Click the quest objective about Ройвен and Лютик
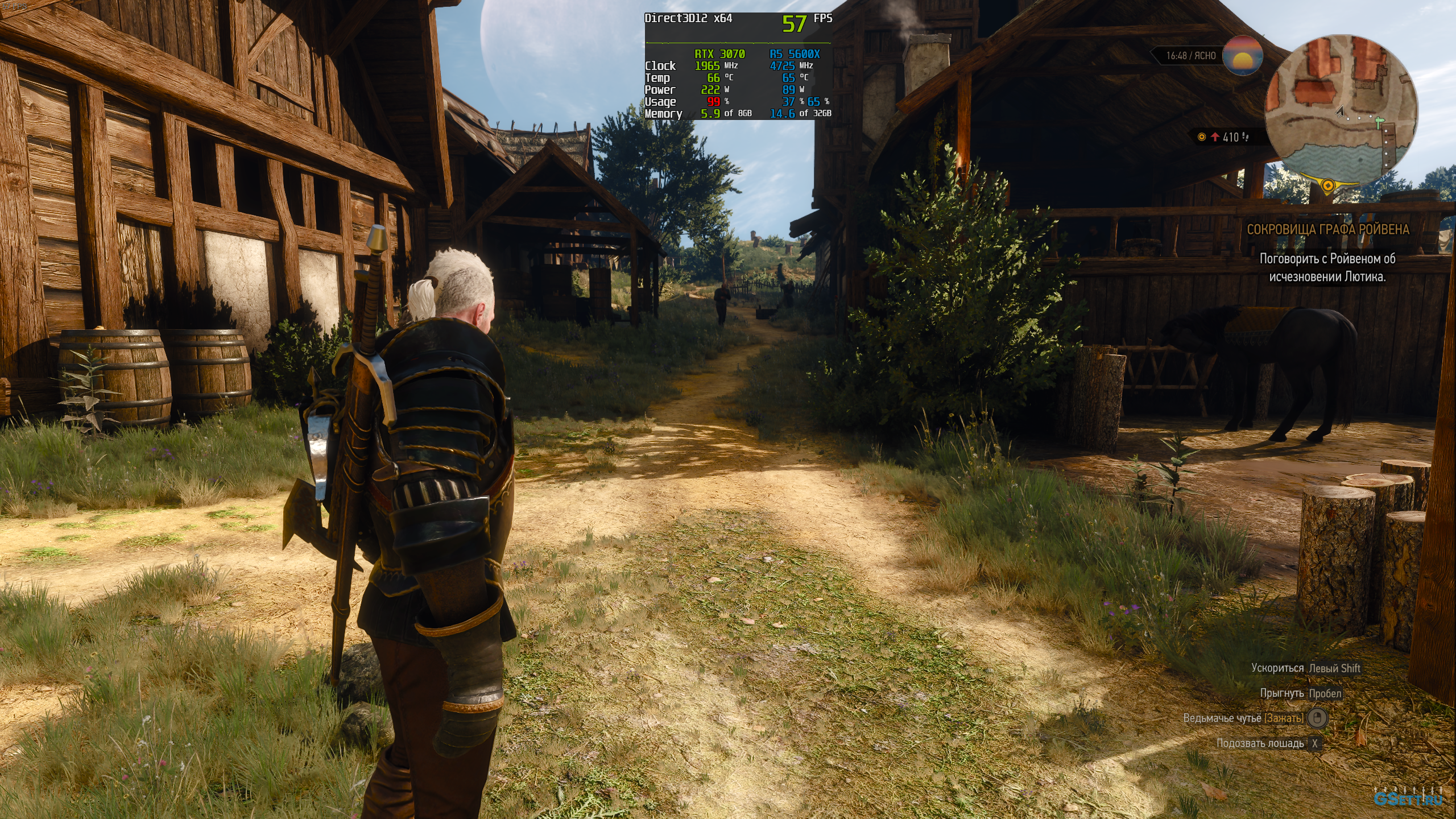The height and width of the screenshot is (819, 1456). (x=1327, y=267)
